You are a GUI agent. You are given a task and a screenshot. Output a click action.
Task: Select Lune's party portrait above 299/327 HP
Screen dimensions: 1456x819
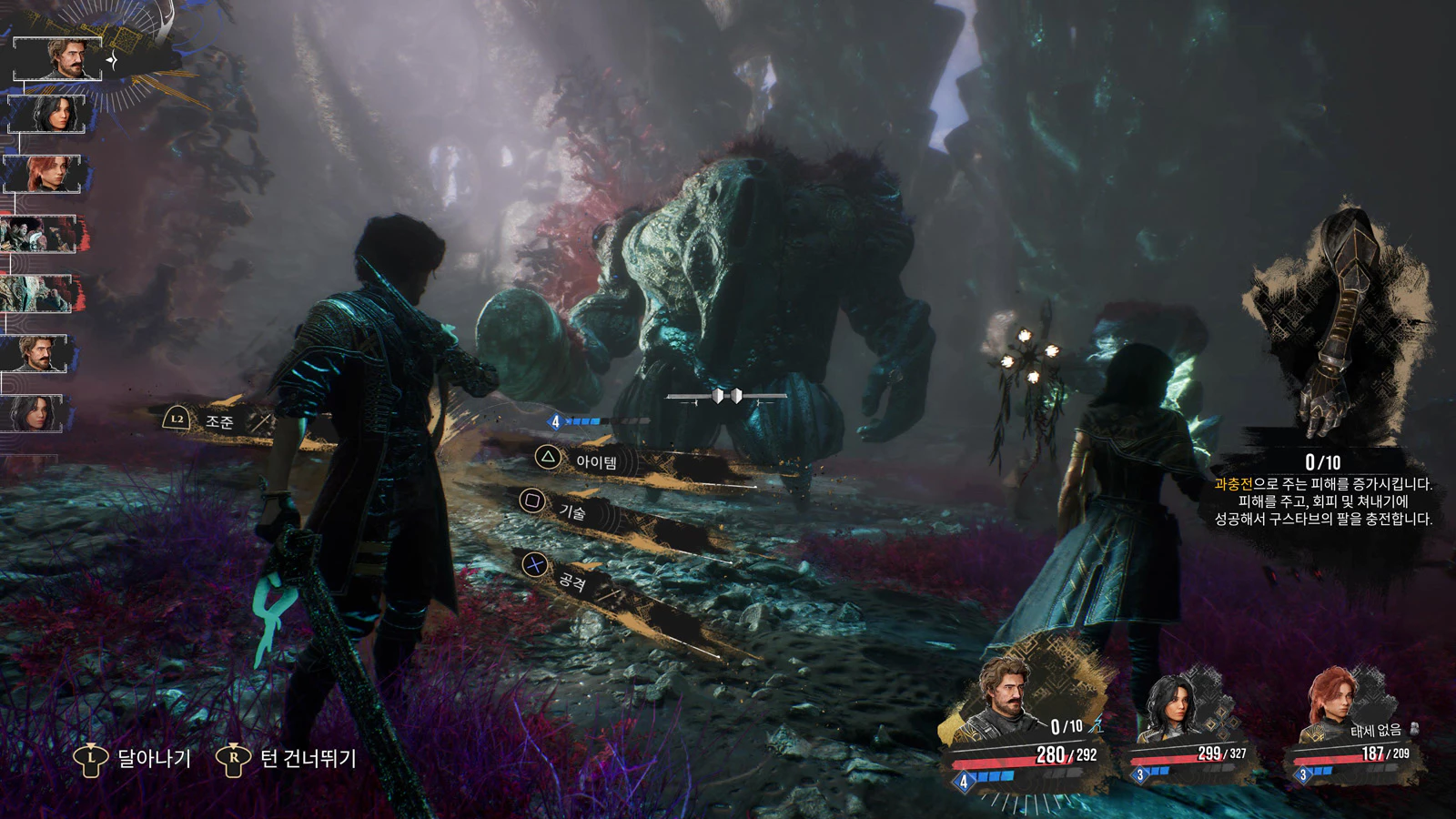(x=1168, y=705)
